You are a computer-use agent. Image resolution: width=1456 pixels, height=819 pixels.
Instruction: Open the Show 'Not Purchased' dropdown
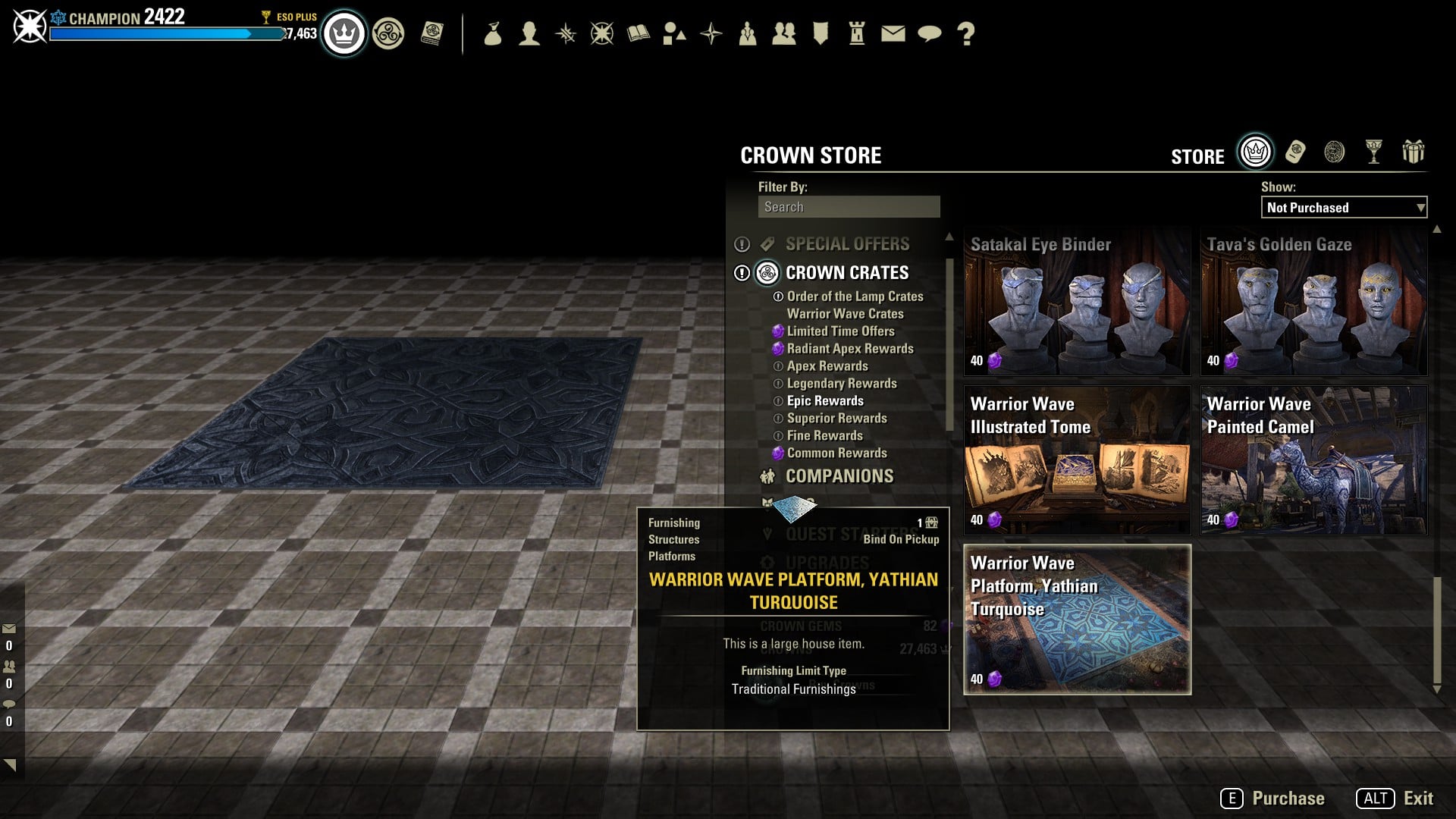click(x=1344, y=208)
